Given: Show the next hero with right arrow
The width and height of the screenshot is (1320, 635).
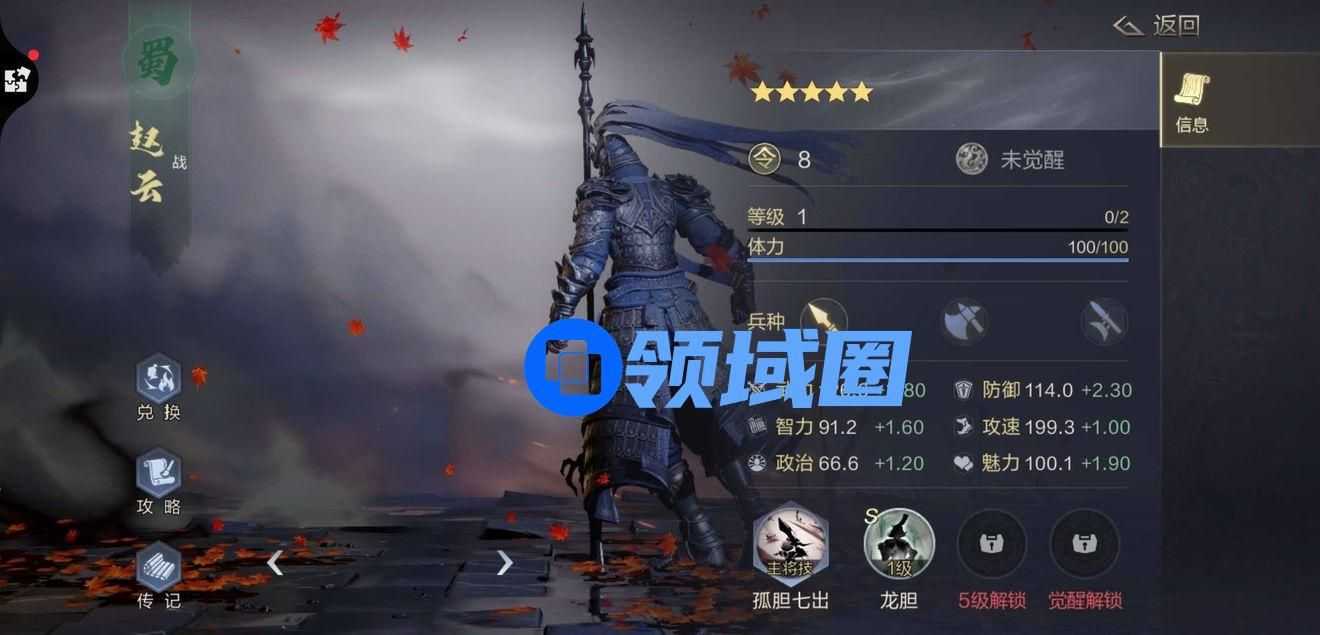Looking at the screenshot, I should pos(504,563).
